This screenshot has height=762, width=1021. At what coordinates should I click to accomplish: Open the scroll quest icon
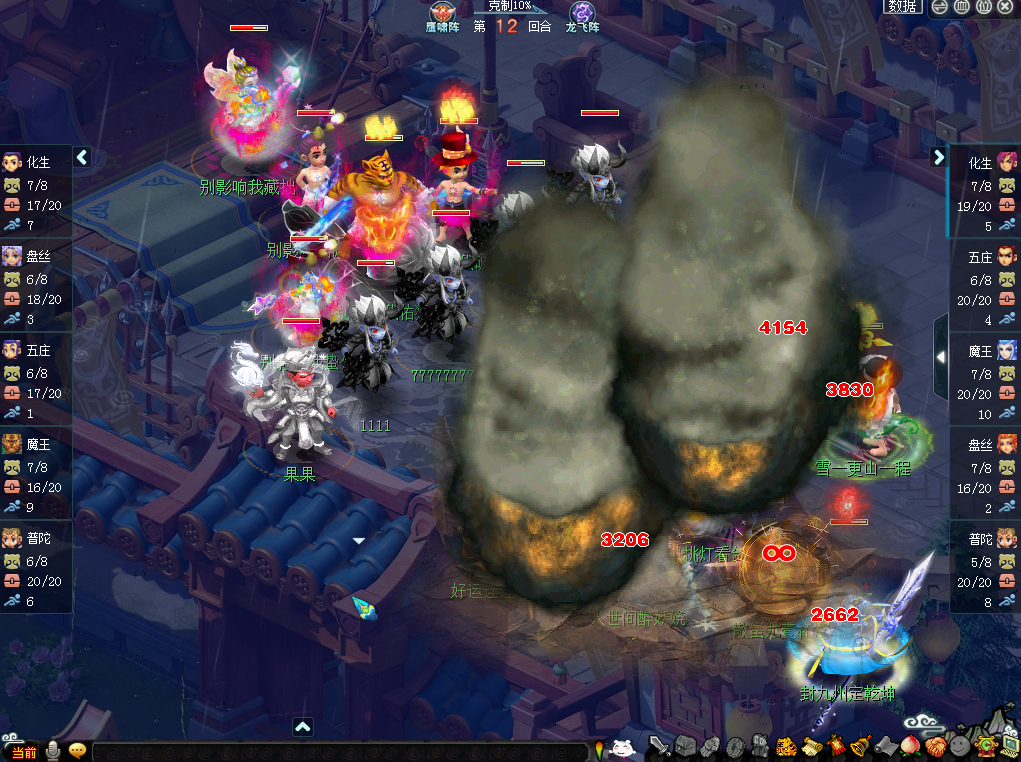coord(811,746)
